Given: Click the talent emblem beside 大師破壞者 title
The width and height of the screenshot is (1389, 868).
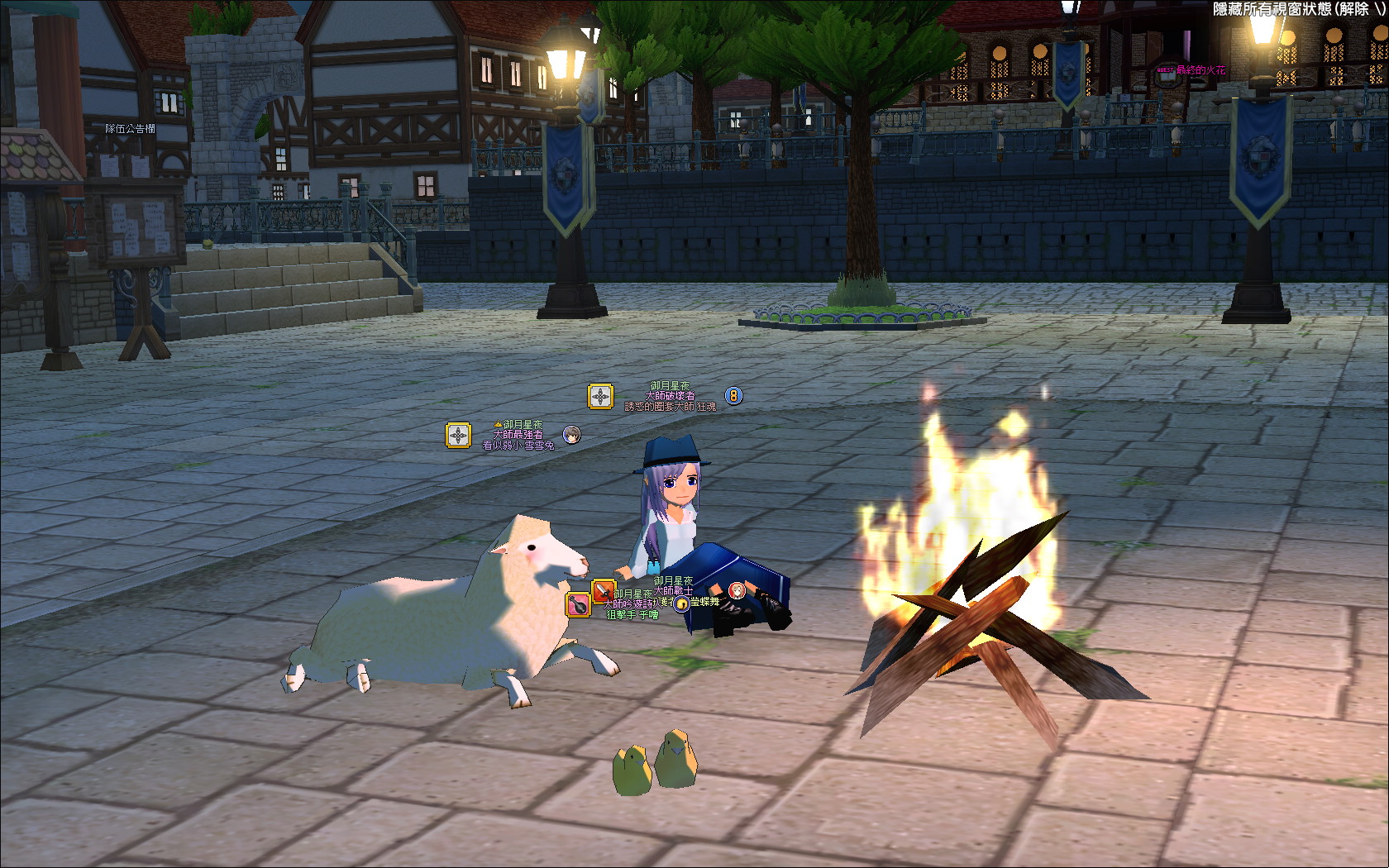Looking at the screenshot, I should [600, 397].
